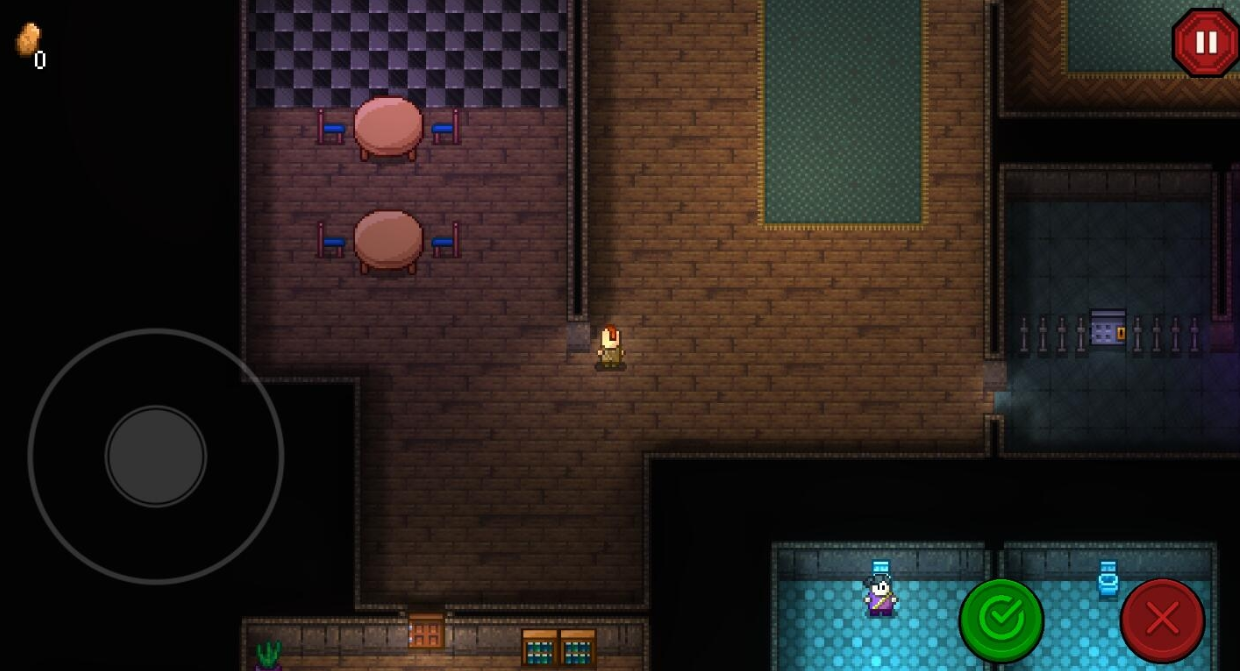Touch the virtual joystick thumb pad
This screenshot has height=671, width=1240.
tap(156, 456)
